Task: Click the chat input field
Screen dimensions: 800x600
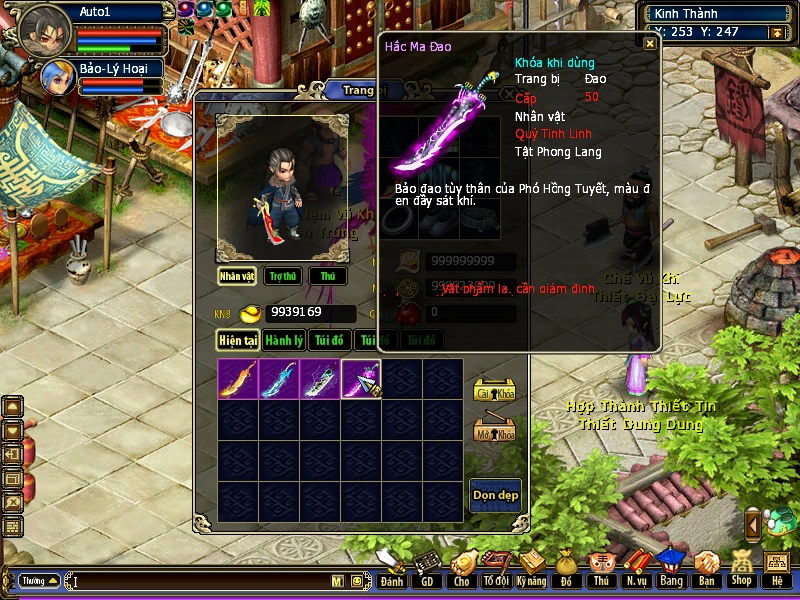Action: pyautogui.click(x=200, y=580)
